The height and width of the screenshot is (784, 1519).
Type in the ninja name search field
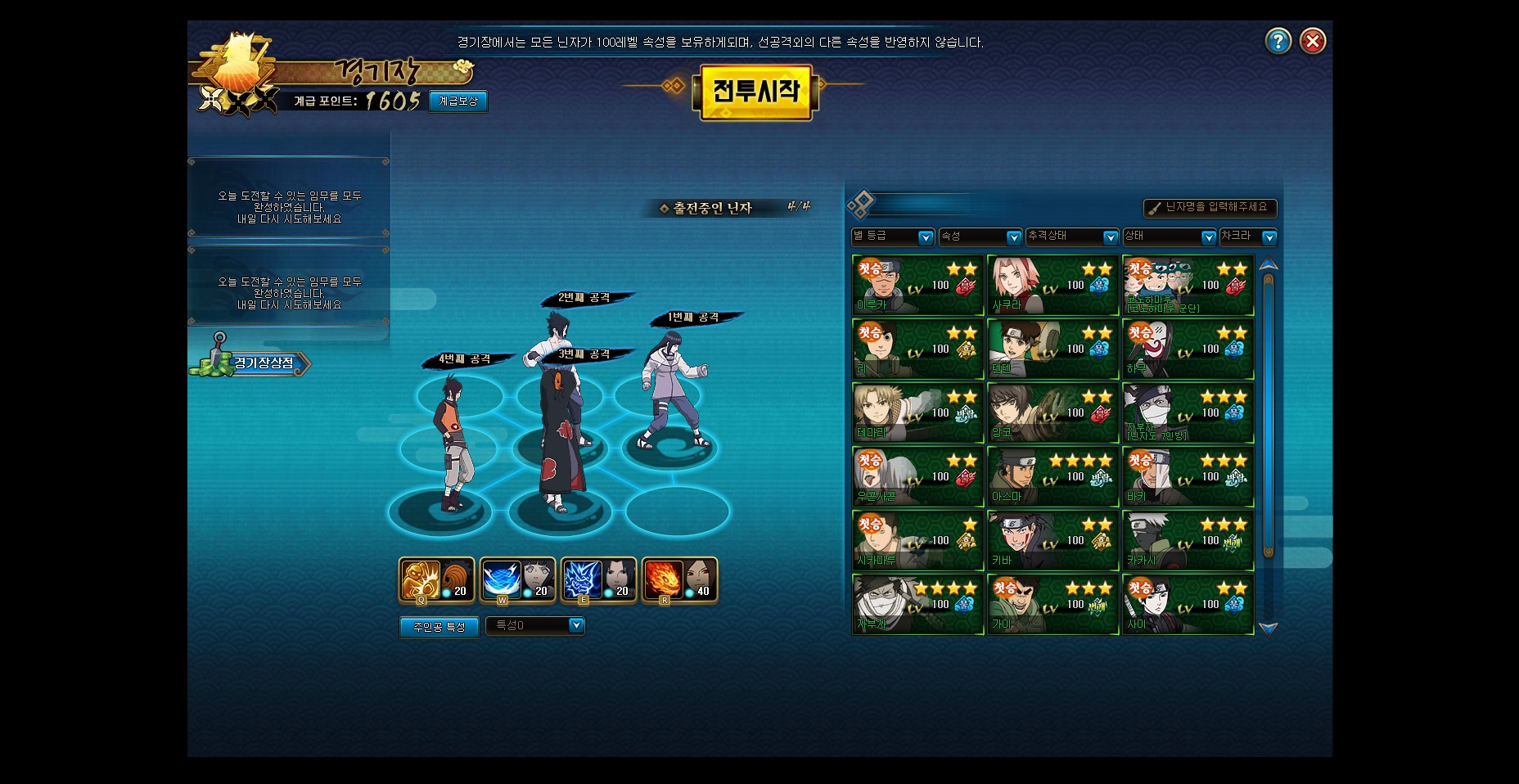click(1210, 208)
